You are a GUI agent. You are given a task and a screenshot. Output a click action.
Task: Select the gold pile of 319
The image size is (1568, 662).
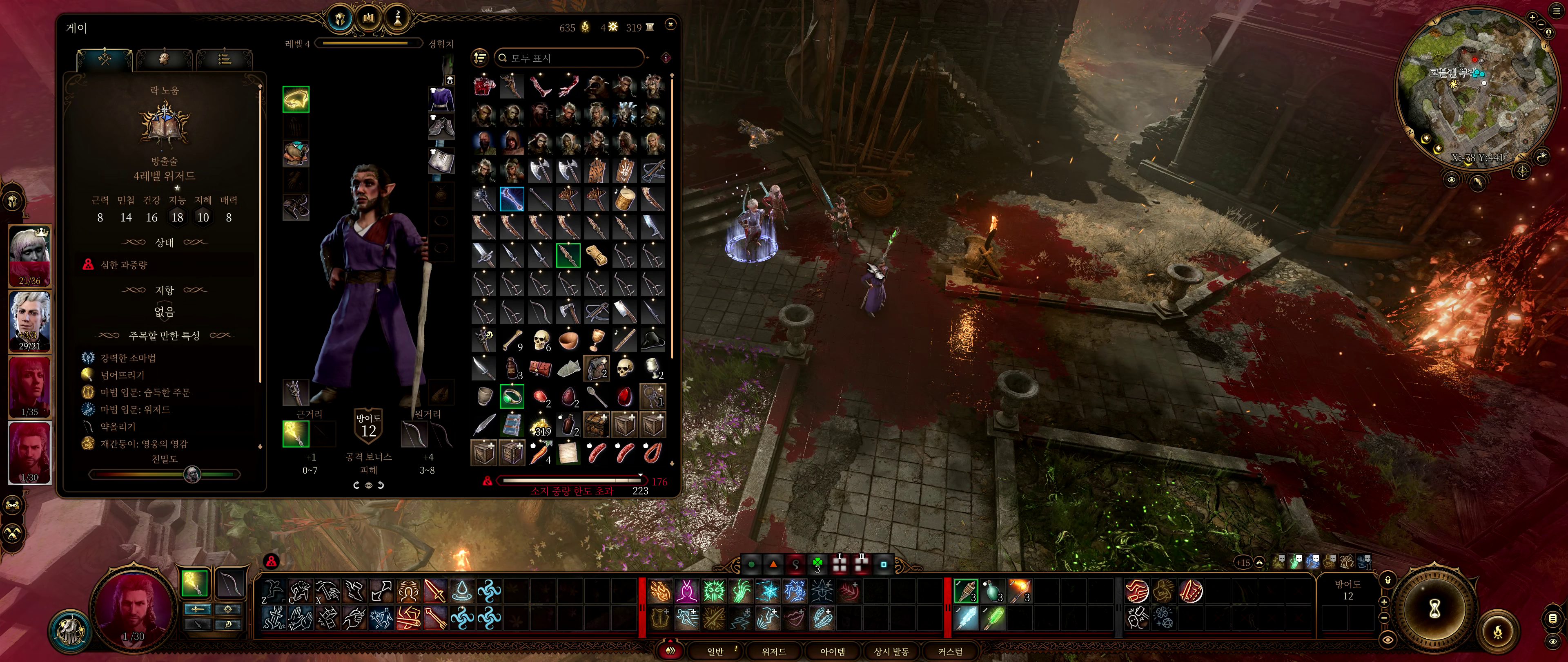click(540, 425)
